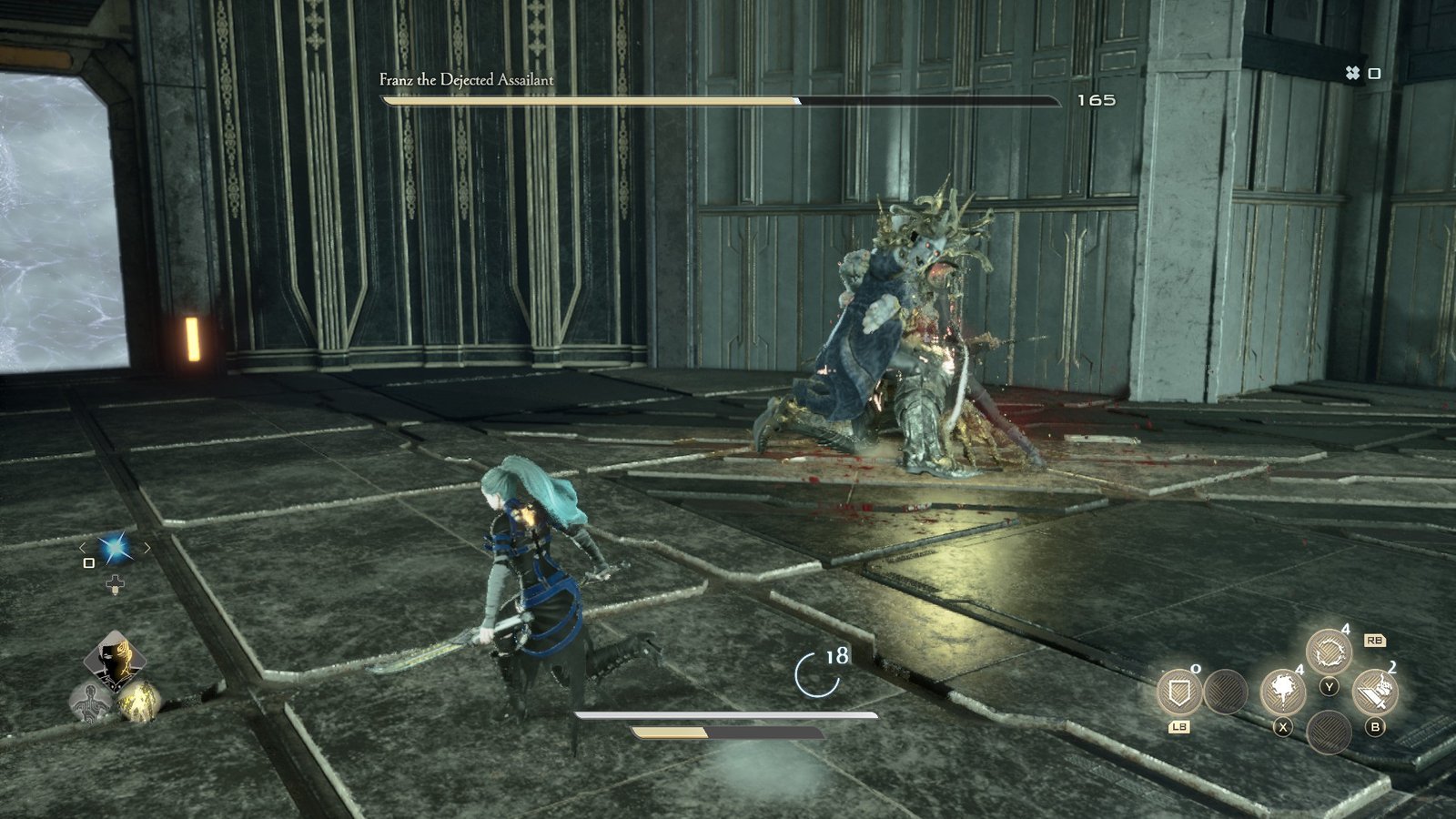The width and height of the screenshot is (1456, 819).
Task: Click the LB button label
Action: 1179,726
